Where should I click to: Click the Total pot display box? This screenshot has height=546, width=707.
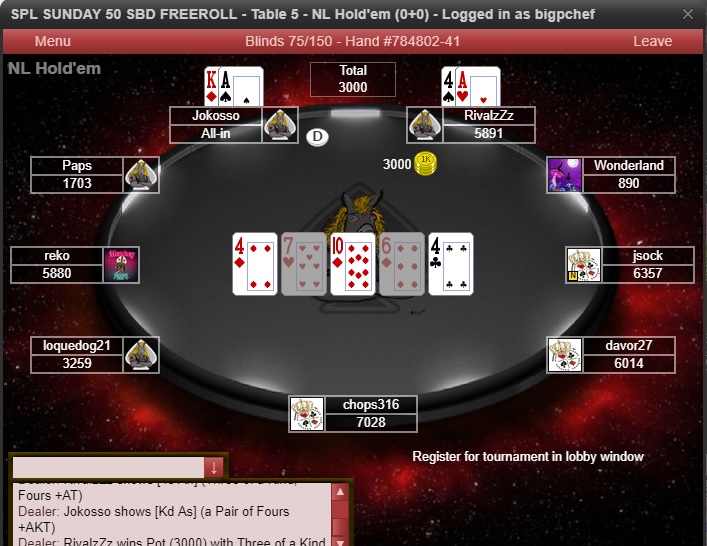(353, 79)
